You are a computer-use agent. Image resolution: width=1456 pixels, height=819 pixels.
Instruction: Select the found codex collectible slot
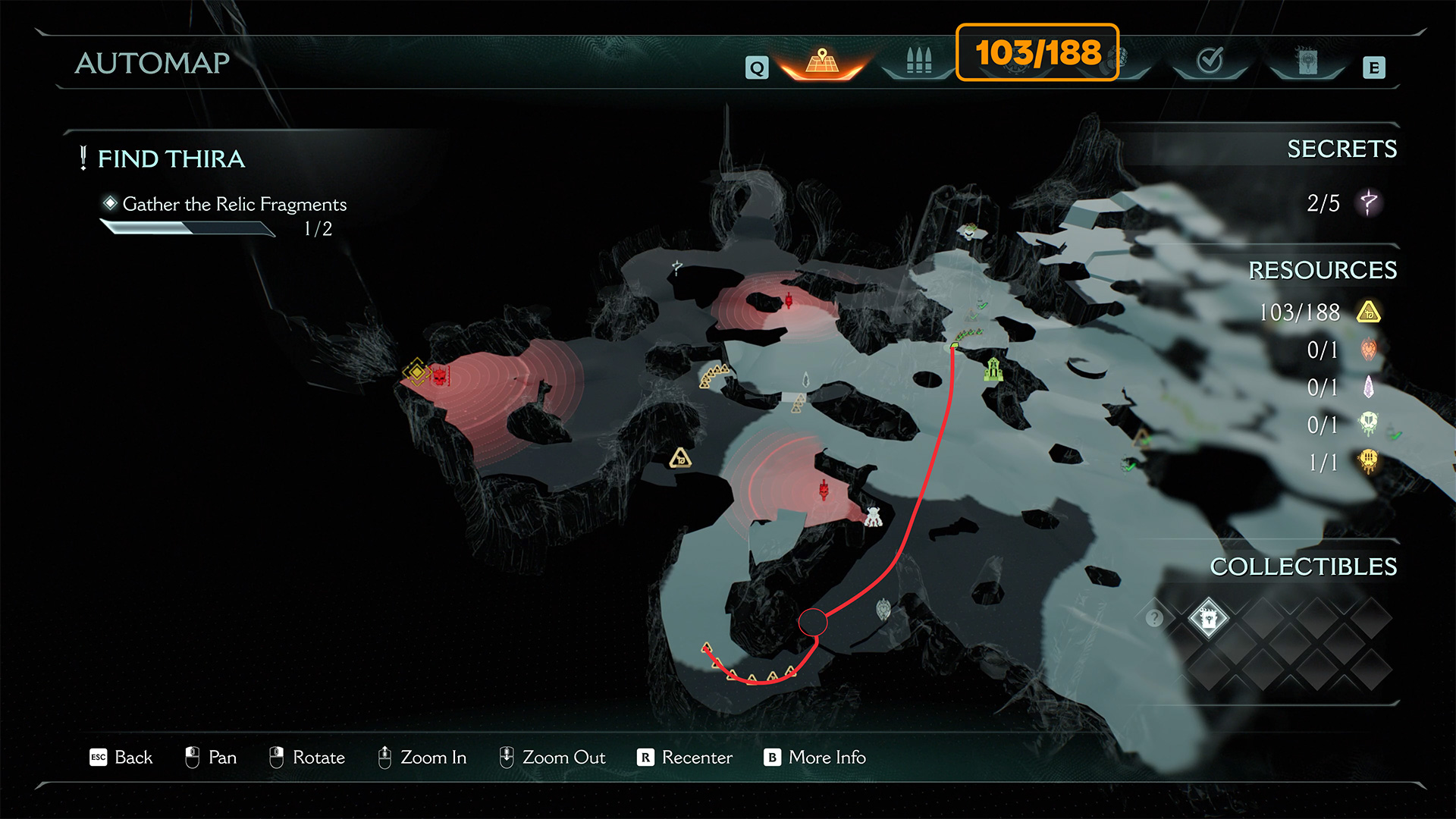1208,619
